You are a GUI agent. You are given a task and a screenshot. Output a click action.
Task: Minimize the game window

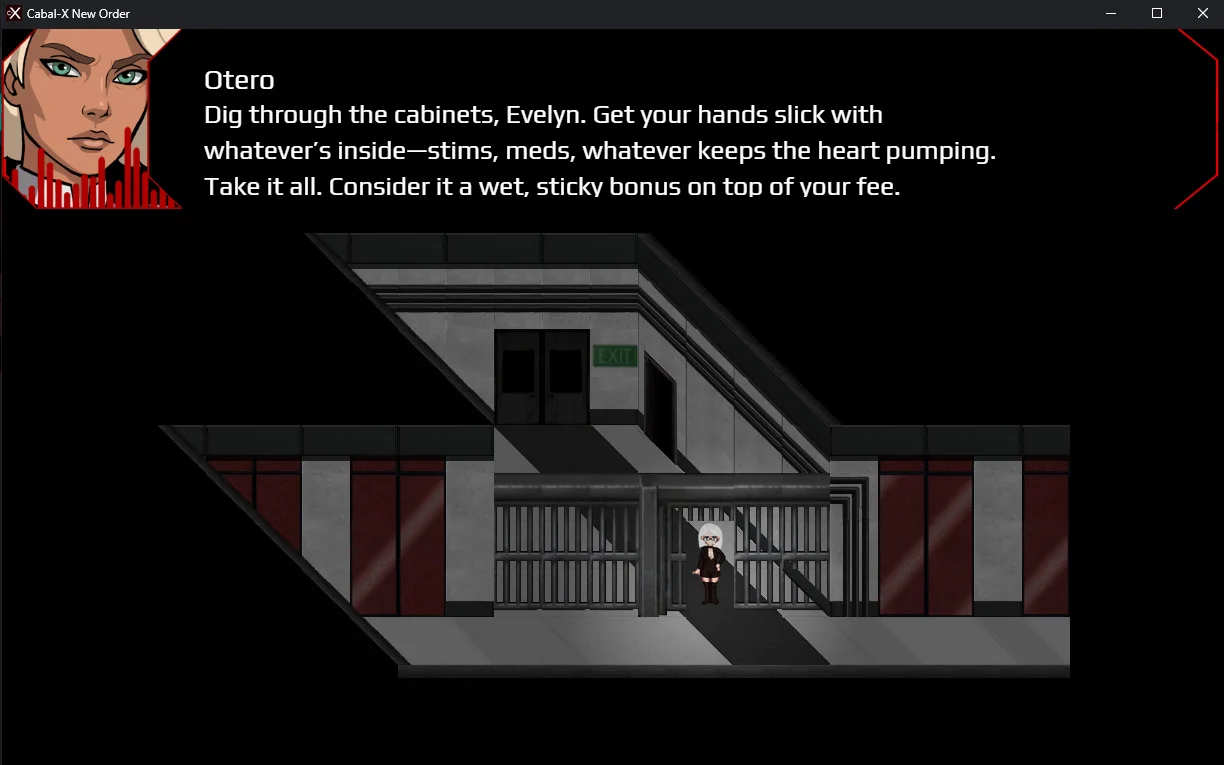pos(1111,14)
